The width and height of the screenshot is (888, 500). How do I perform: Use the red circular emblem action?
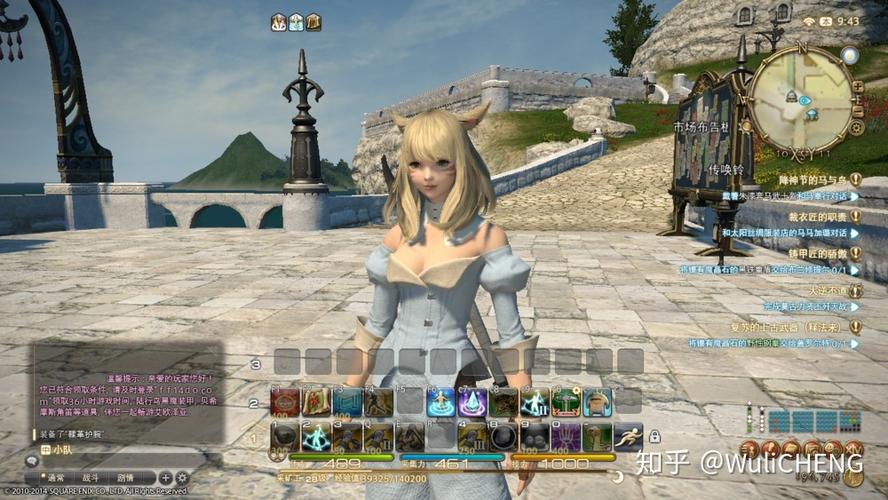click(284, 402)
